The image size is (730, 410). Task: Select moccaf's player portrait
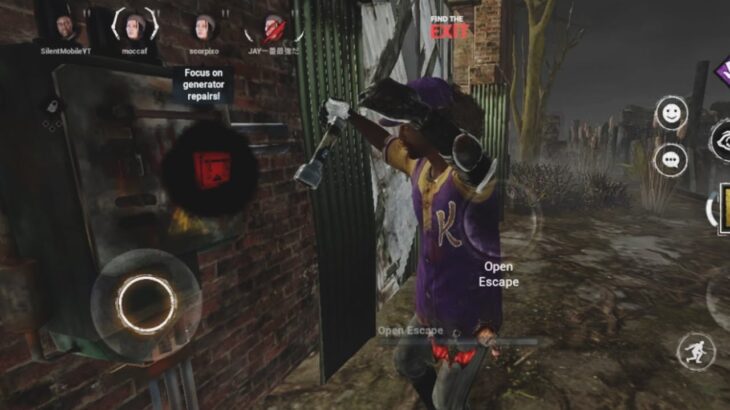pyautogui.click(x=134, y=25)
